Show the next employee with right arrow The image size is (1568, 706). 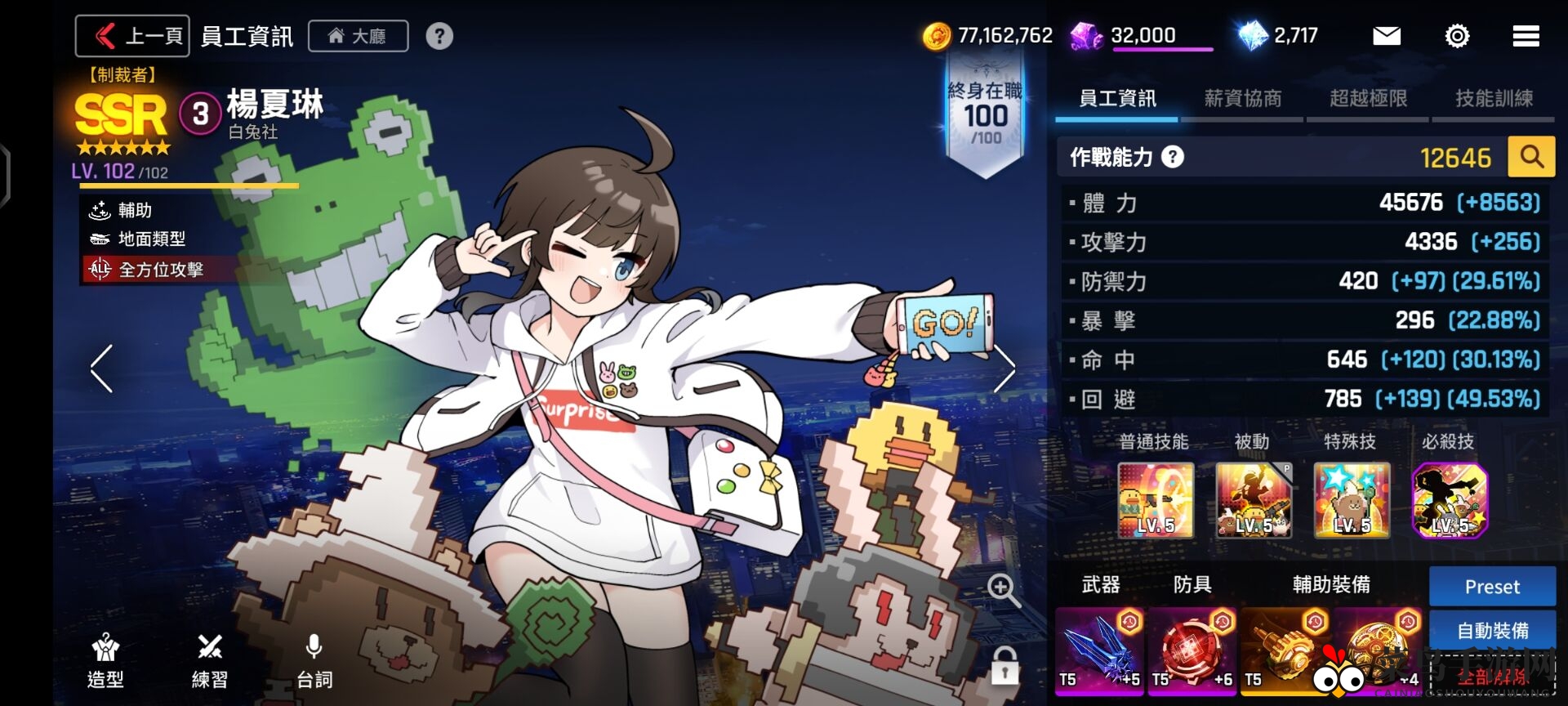1004,369
